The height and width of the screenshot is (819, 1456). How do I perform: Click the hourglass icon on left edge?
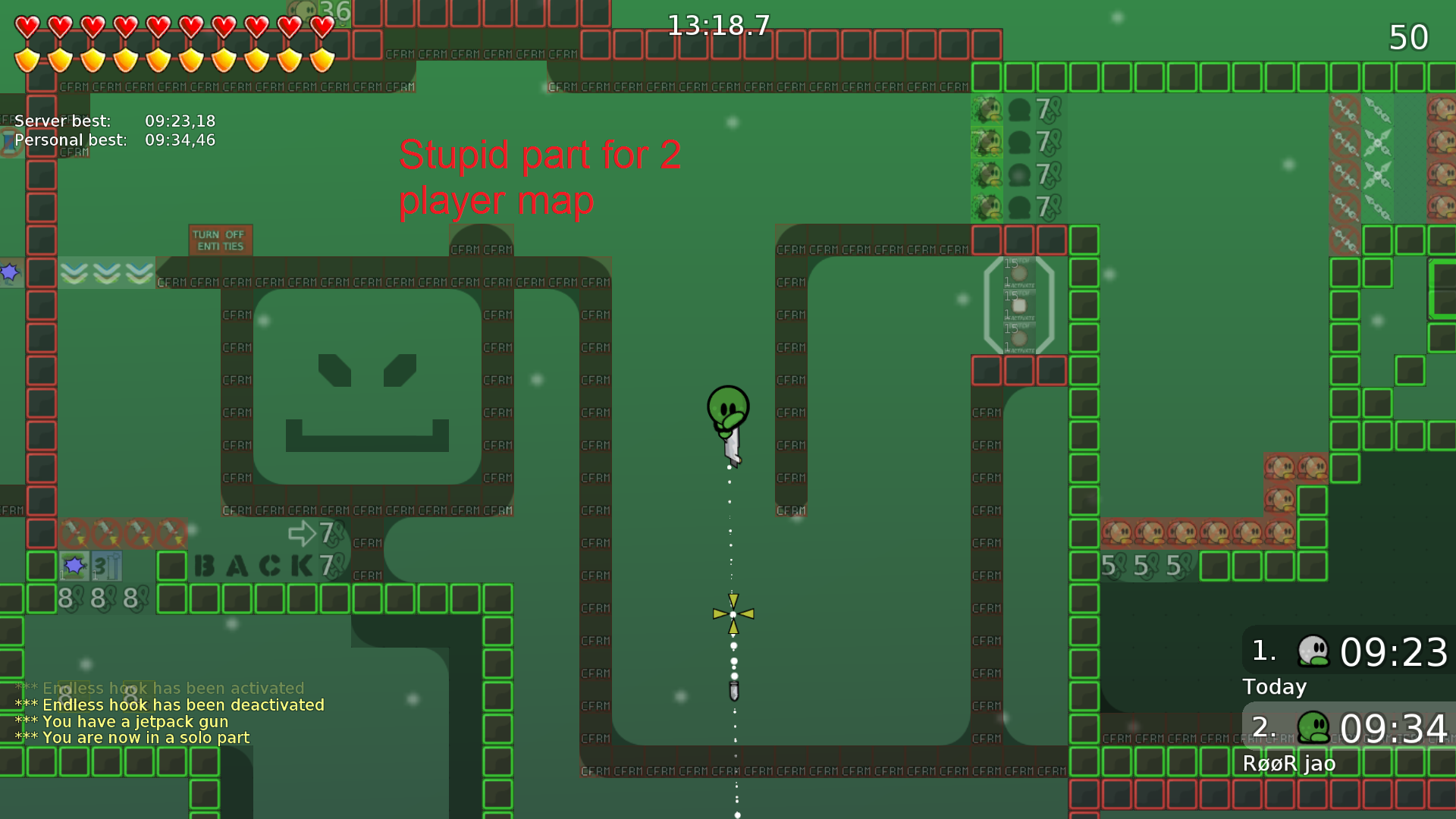tap(8, 141)
